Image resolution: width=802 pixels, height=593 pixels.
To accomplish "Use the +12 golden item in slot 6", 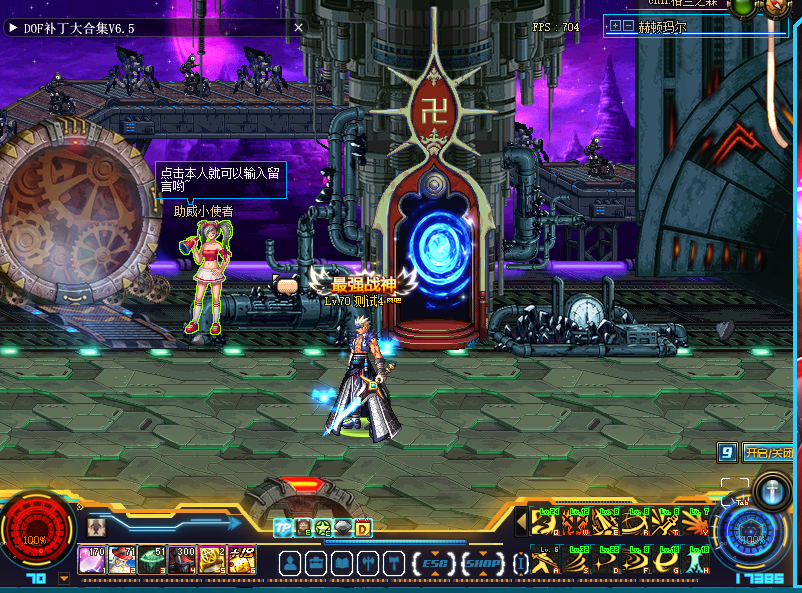I will coord(242,559).
